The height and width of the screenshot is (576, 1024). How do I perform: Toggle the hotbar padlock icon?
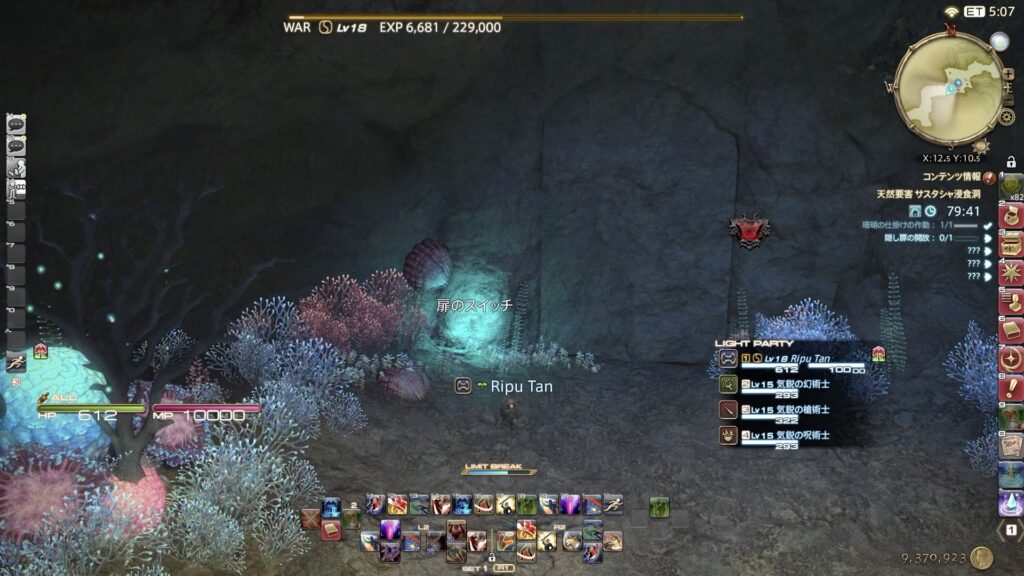pos(491,558)
